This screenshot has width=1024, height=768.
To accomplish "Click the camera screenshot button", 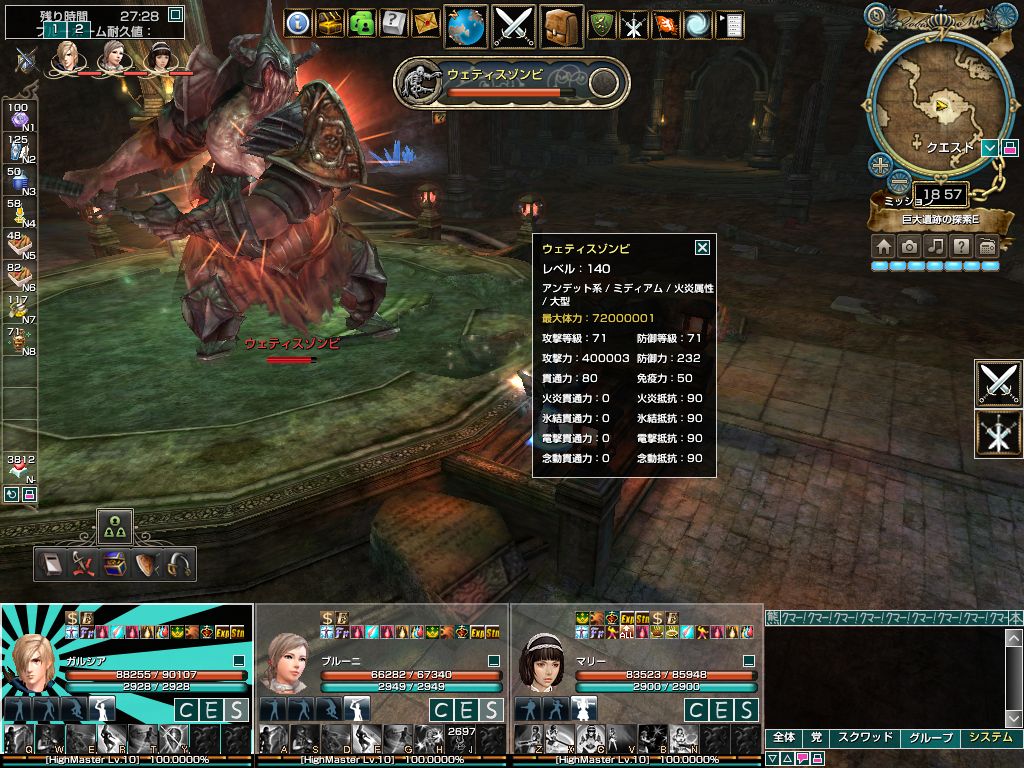I will (x=909, y=246).
